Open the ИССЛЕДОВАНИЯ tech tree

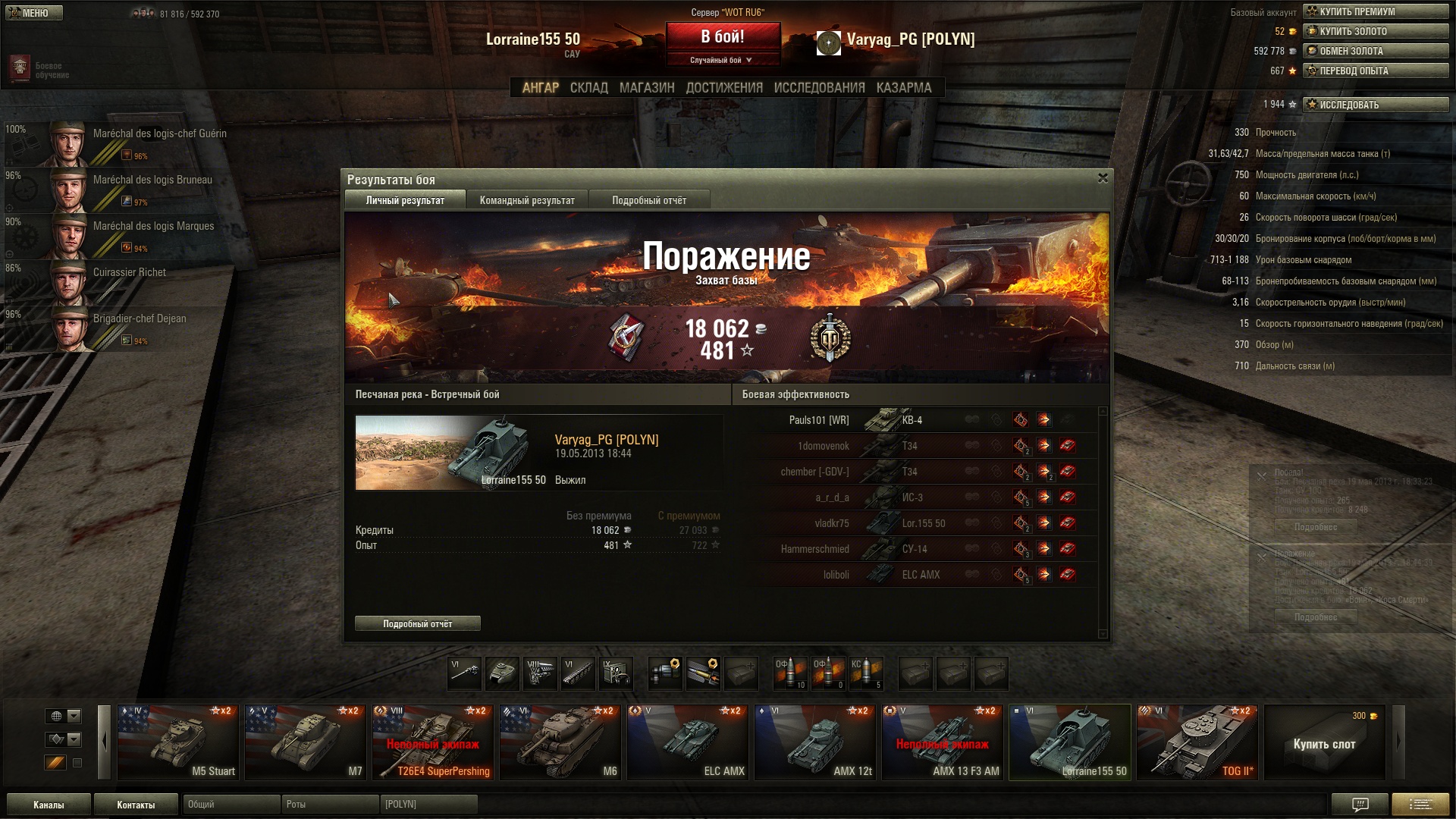819,88
